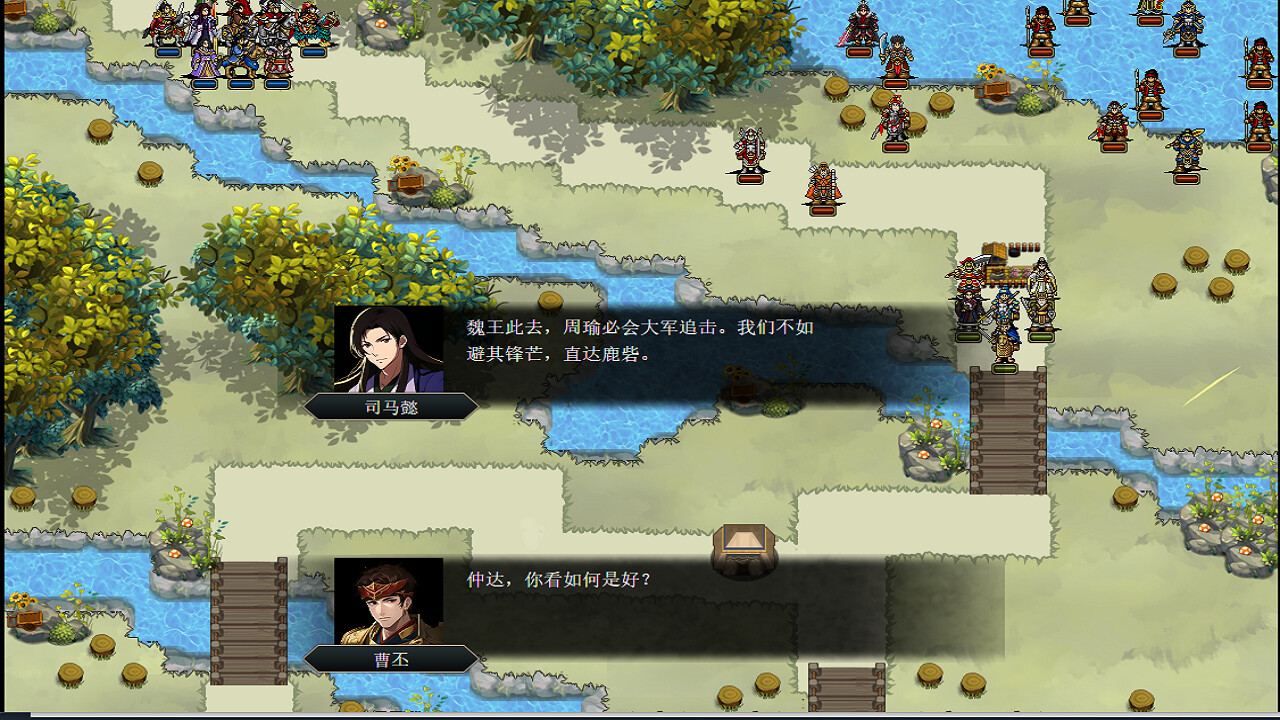Click the 曹丕 nameplate under the portrait
The height and width of the screenshot is (720, 1280).
tap(394, 659)
